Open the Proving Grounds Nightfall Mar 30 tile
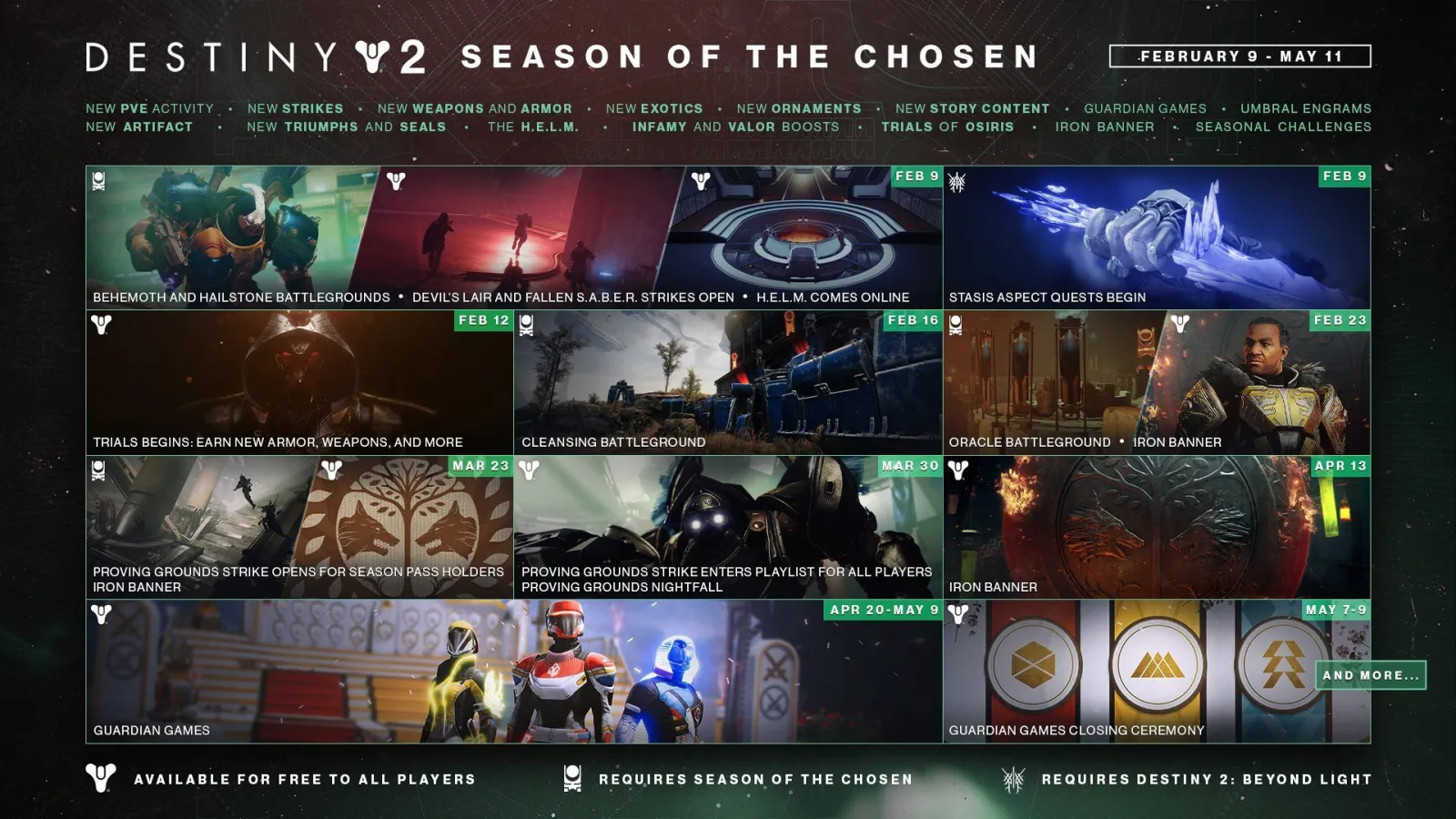Image resolution: width=1456 pixels, height=819 pixels. coord(728,527)
